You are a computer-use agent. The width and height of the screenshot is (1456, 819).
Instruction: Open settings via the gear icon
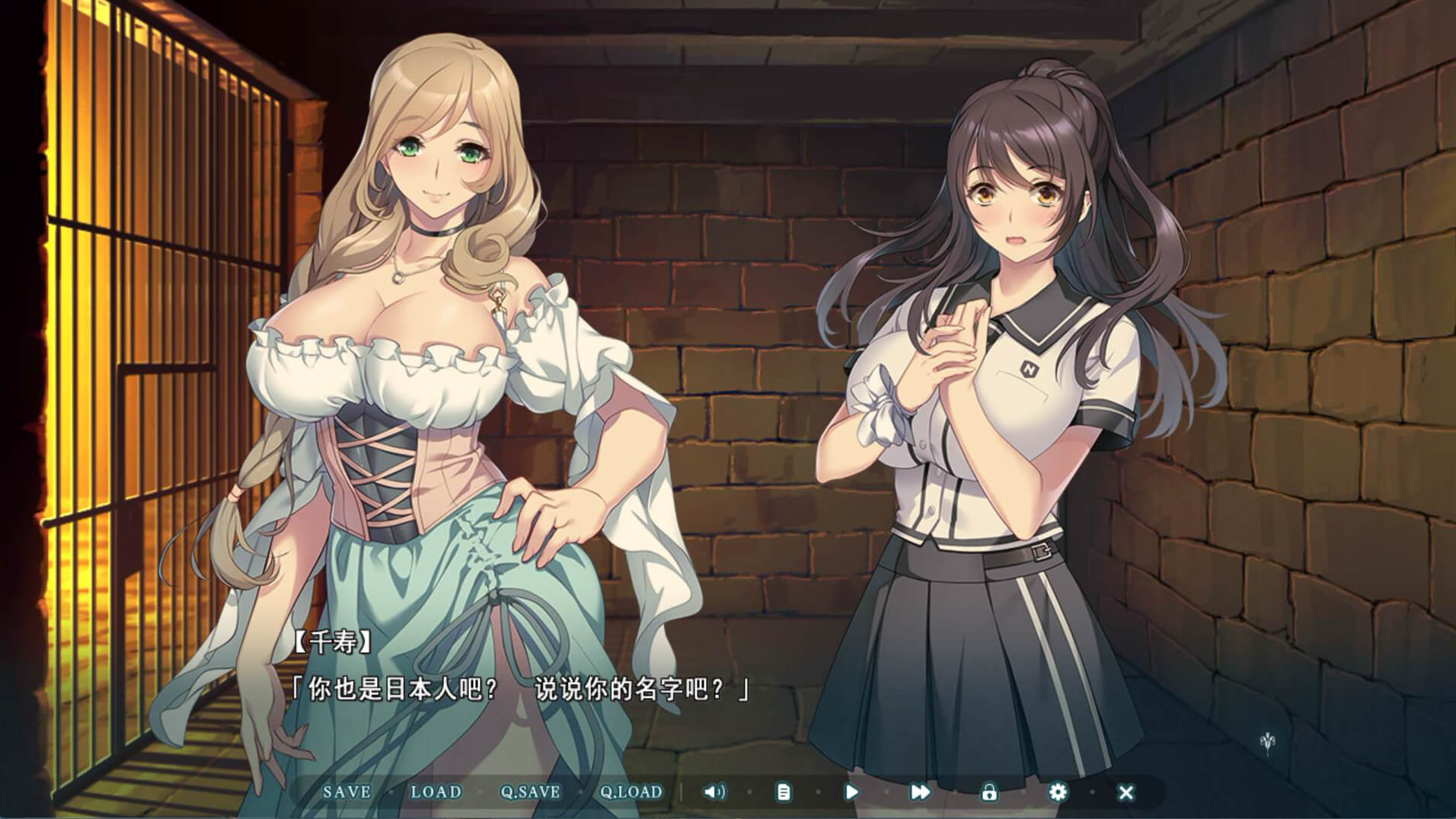1057,792
